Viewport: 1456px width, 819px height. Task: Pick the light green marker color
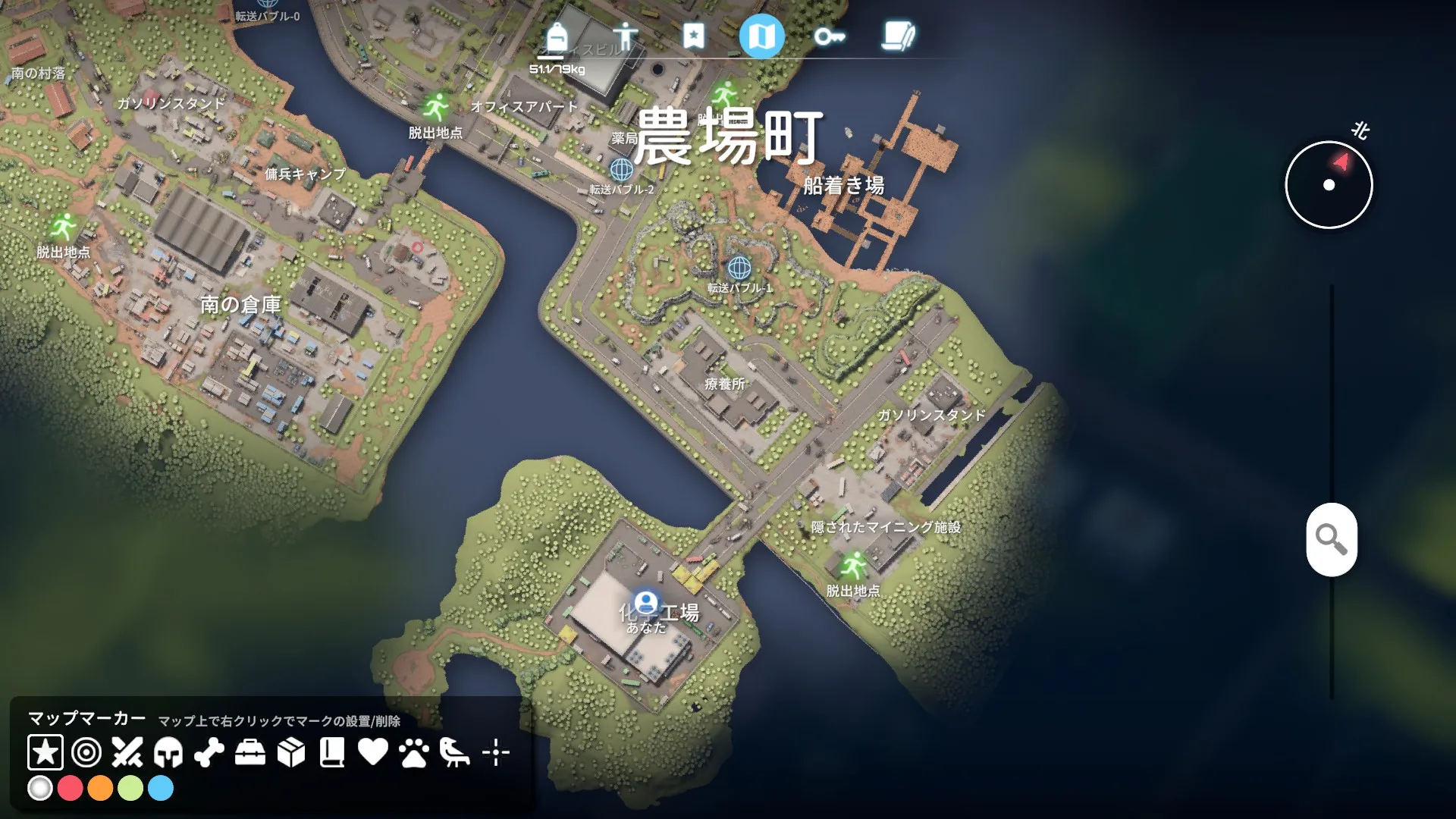coord(130,789)
